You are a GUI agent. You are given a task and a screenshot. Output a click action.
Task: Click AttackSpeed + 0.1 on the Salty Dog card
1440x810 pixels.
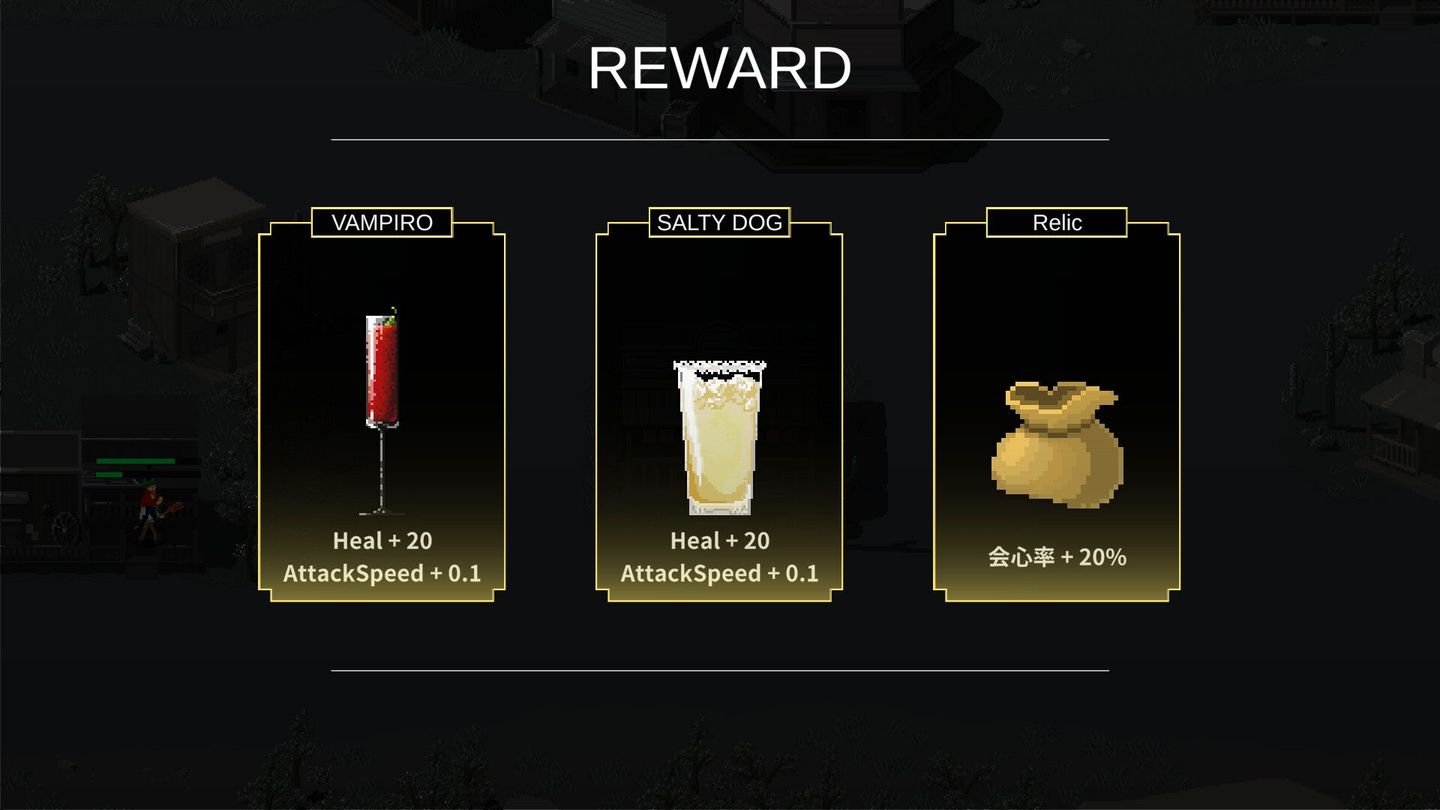(718, 573)
